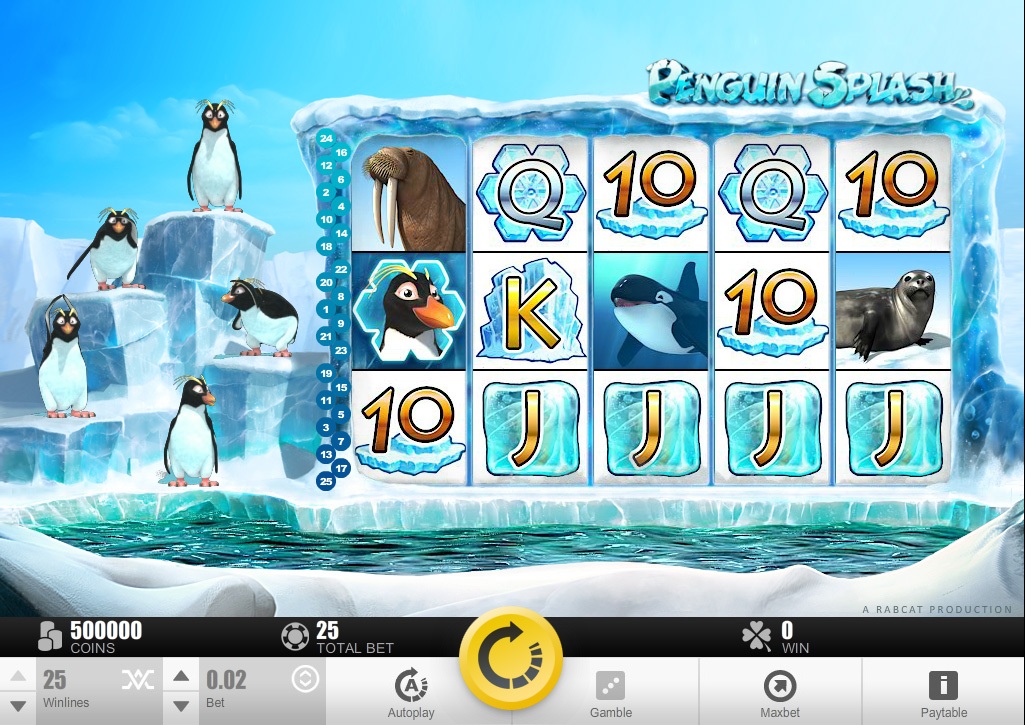Lower the bet amount with down arrow
This screenshot has width=1025, height=725.
click(x=181, y=706)
